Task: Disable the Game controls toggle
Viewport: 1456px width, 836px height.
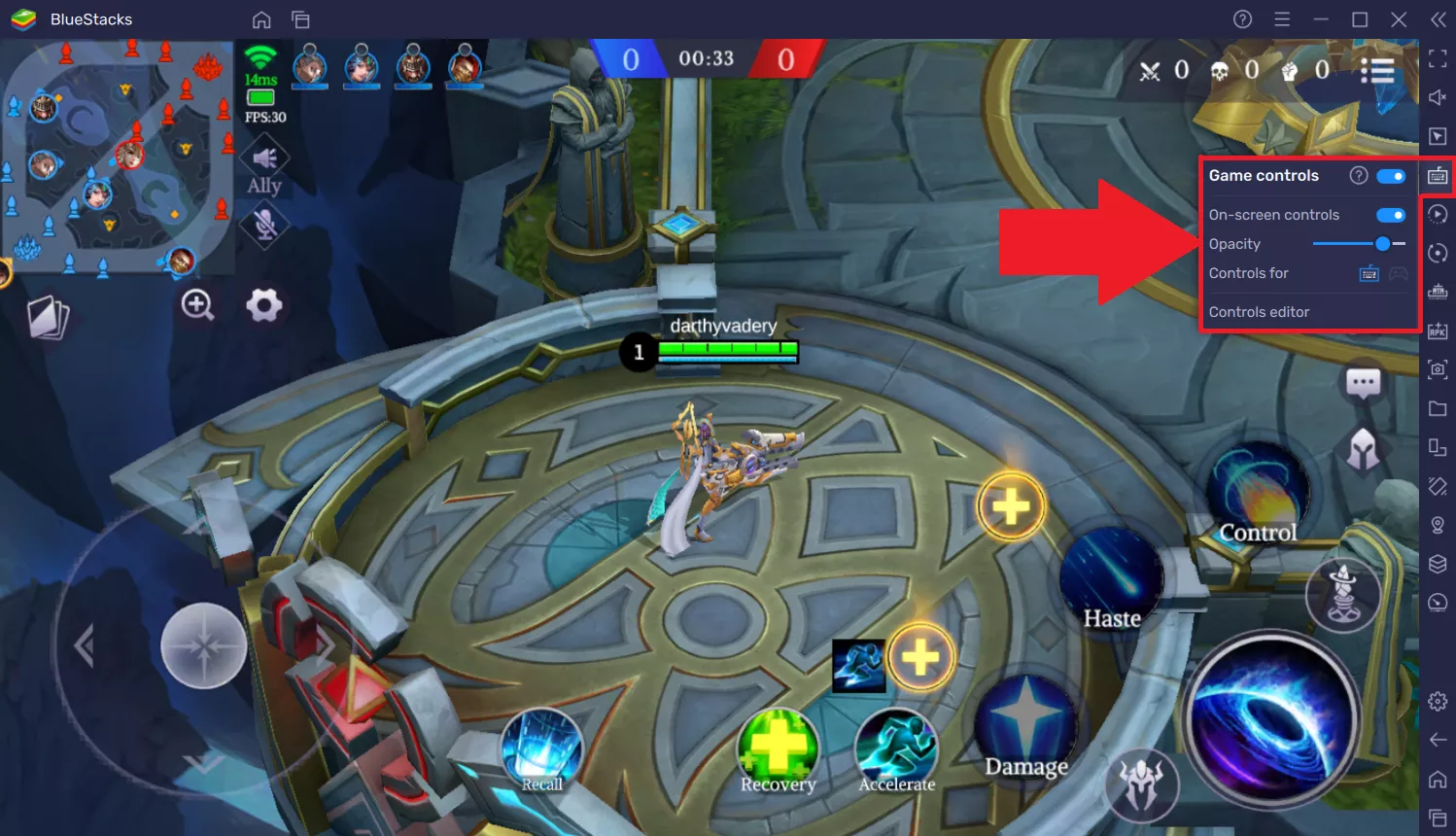Action: click(1391, 176)
